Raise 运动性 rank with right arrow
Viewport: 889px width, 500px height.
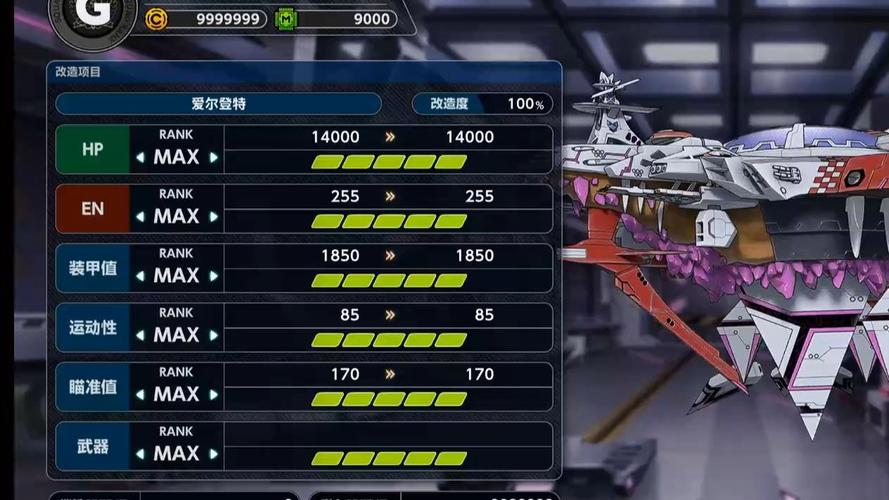[213, 336]
